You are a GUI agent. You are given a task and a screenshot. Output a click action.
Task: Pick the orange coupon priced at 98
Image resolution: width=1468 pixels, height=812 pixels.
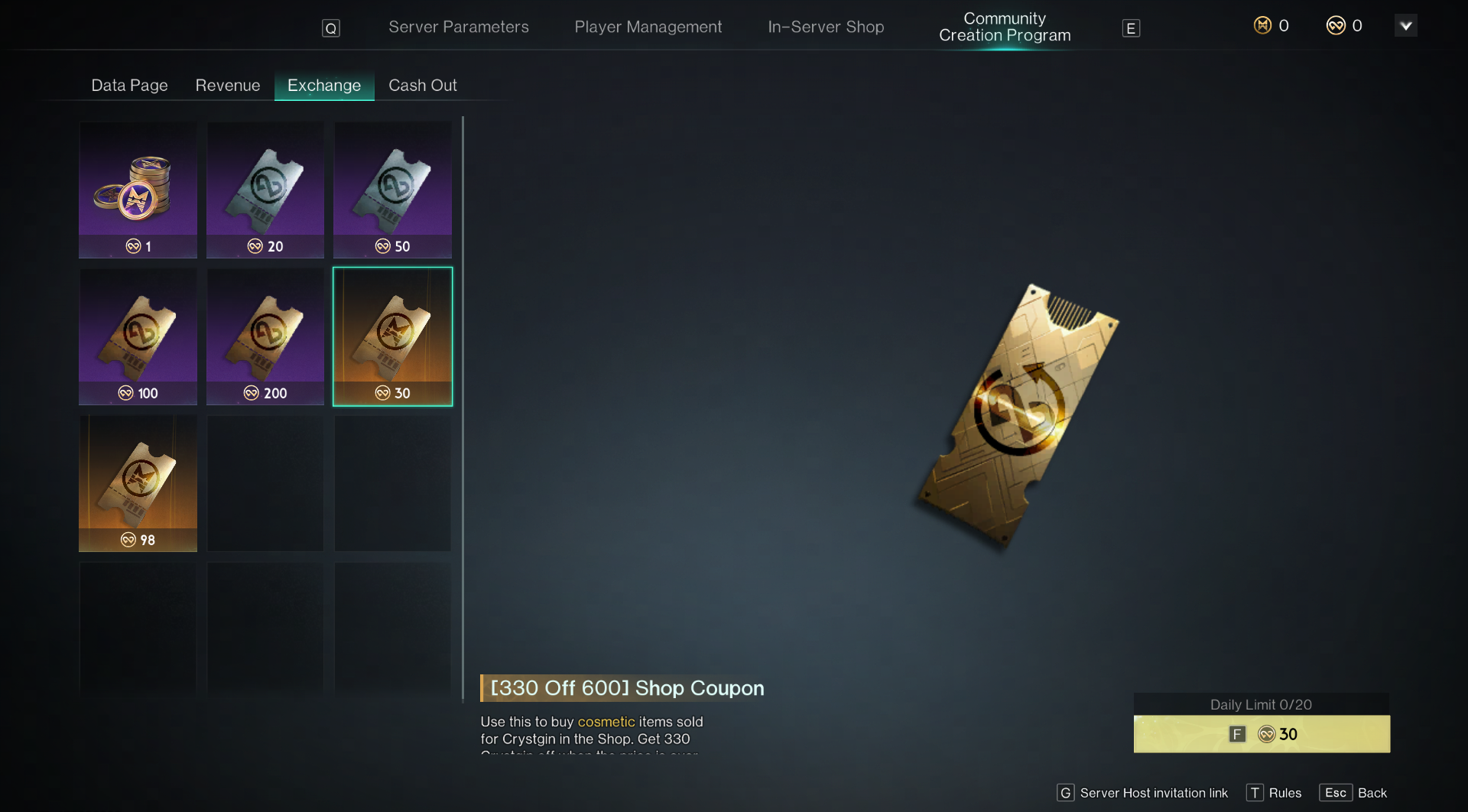138,483
